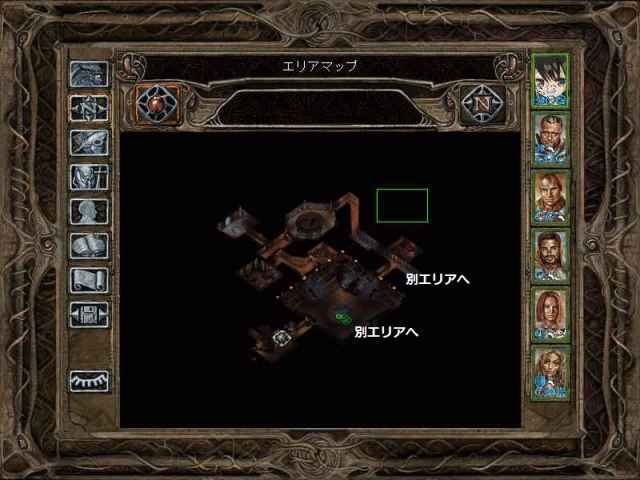Open the priest scroll screen
The width and height of the screenshot is (640, 480).
point(88,280)
